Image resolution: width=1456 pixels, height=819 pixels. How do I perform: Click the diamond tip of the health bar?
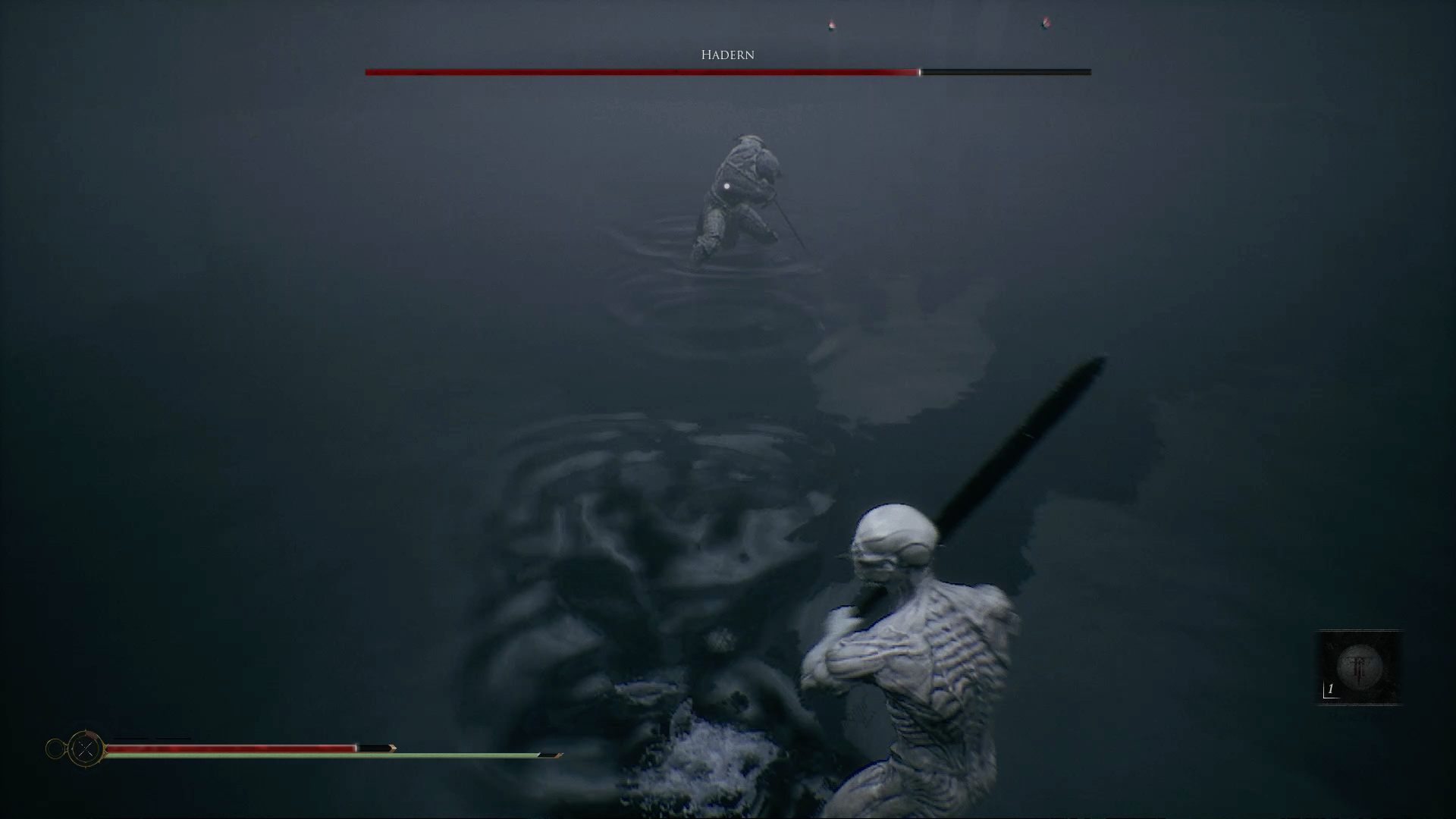[x=394, y=748]
